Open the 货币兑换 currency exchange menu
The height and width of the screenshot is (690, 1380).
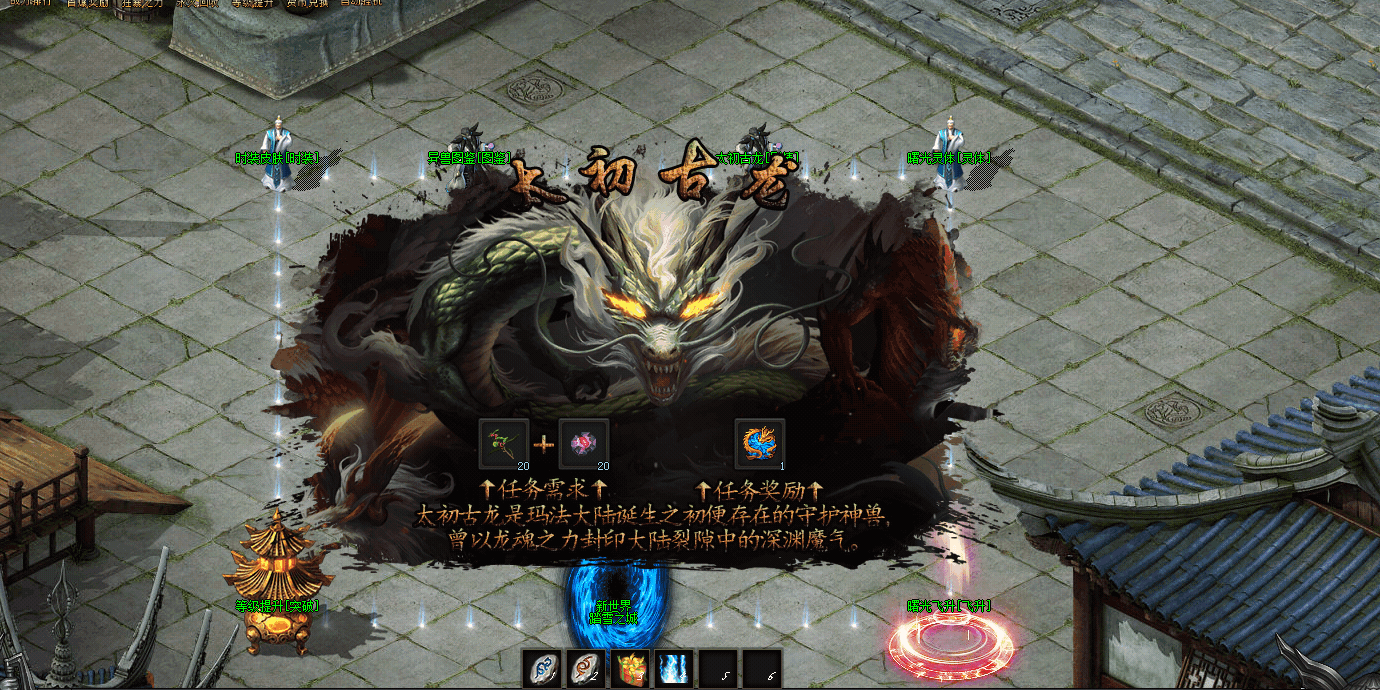click(x=307, y=3)
